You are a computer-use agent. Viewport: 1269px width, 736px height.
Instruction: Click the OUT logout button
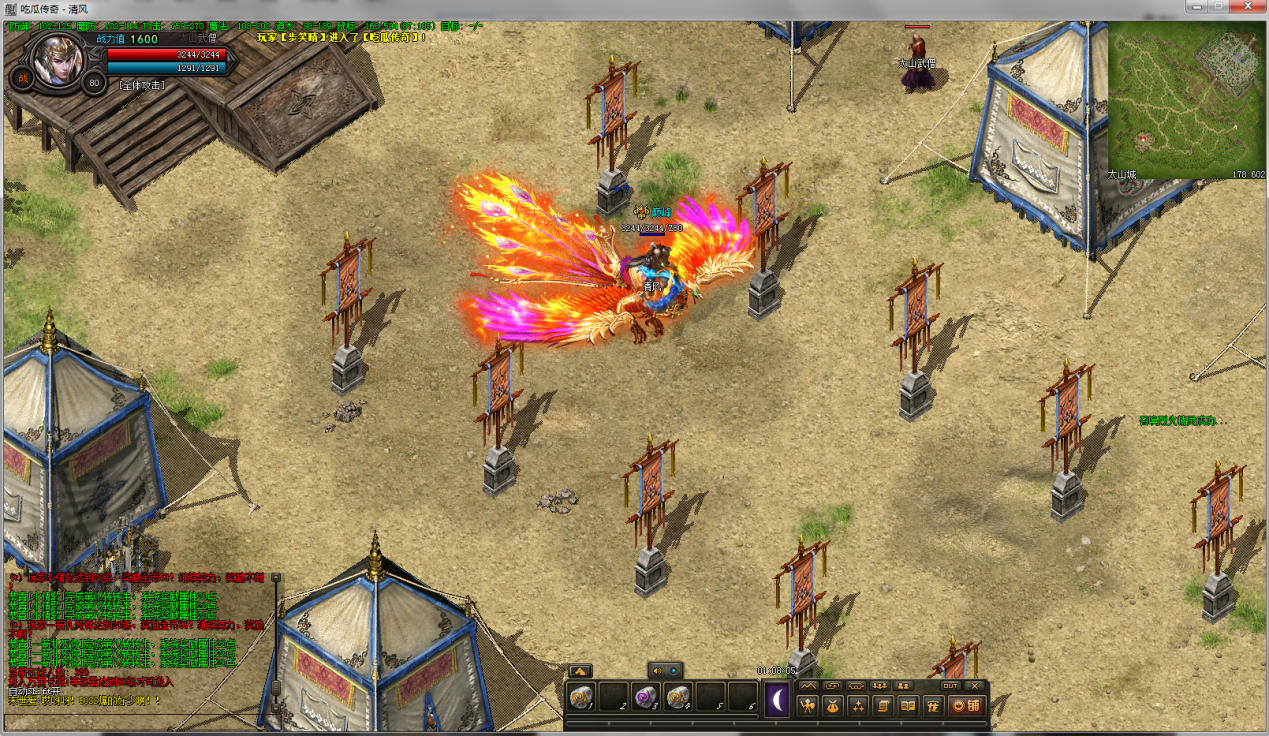[950, 686]
